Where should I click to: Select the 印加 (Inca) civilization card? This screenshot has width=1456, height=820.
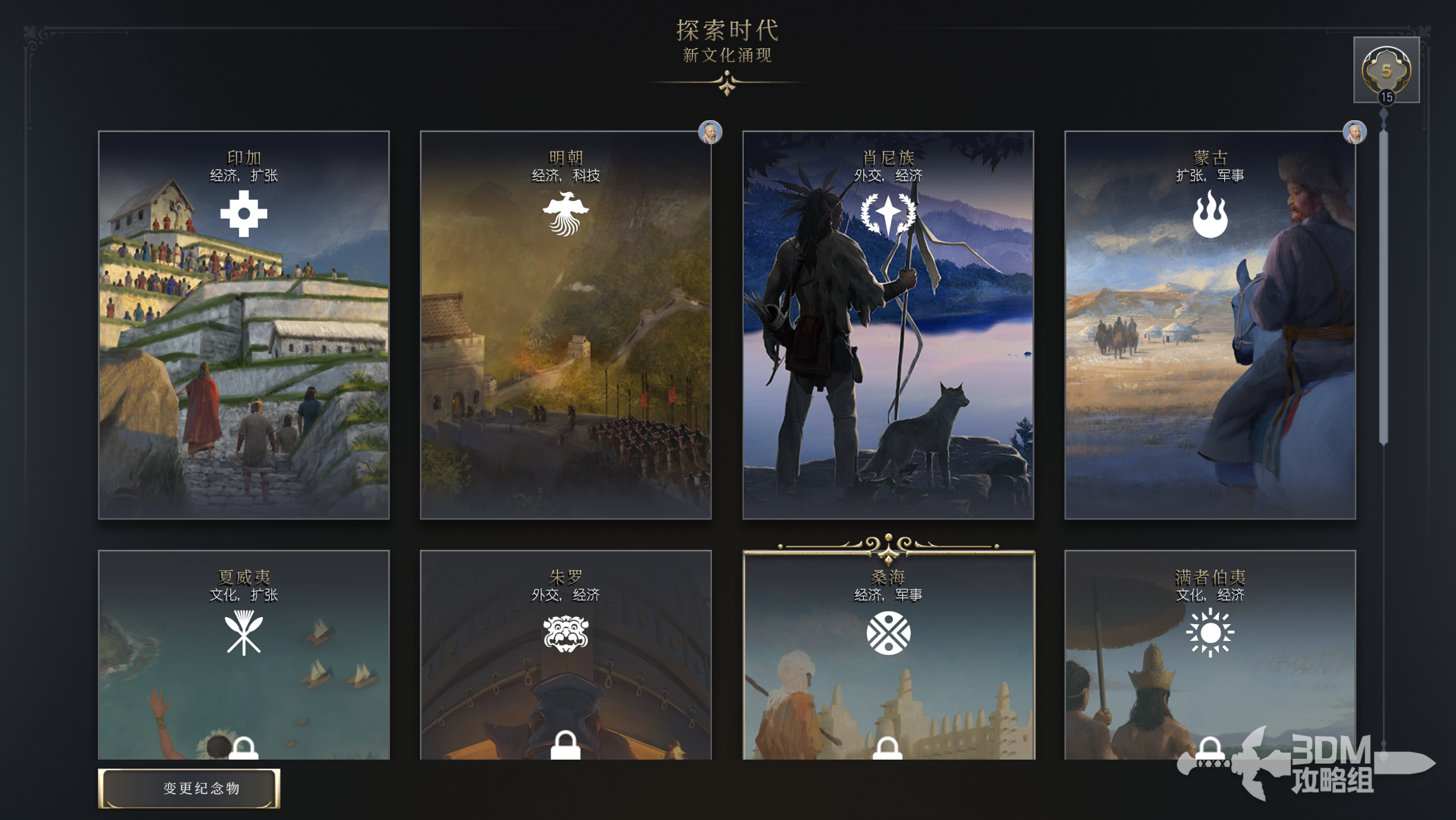243,325
